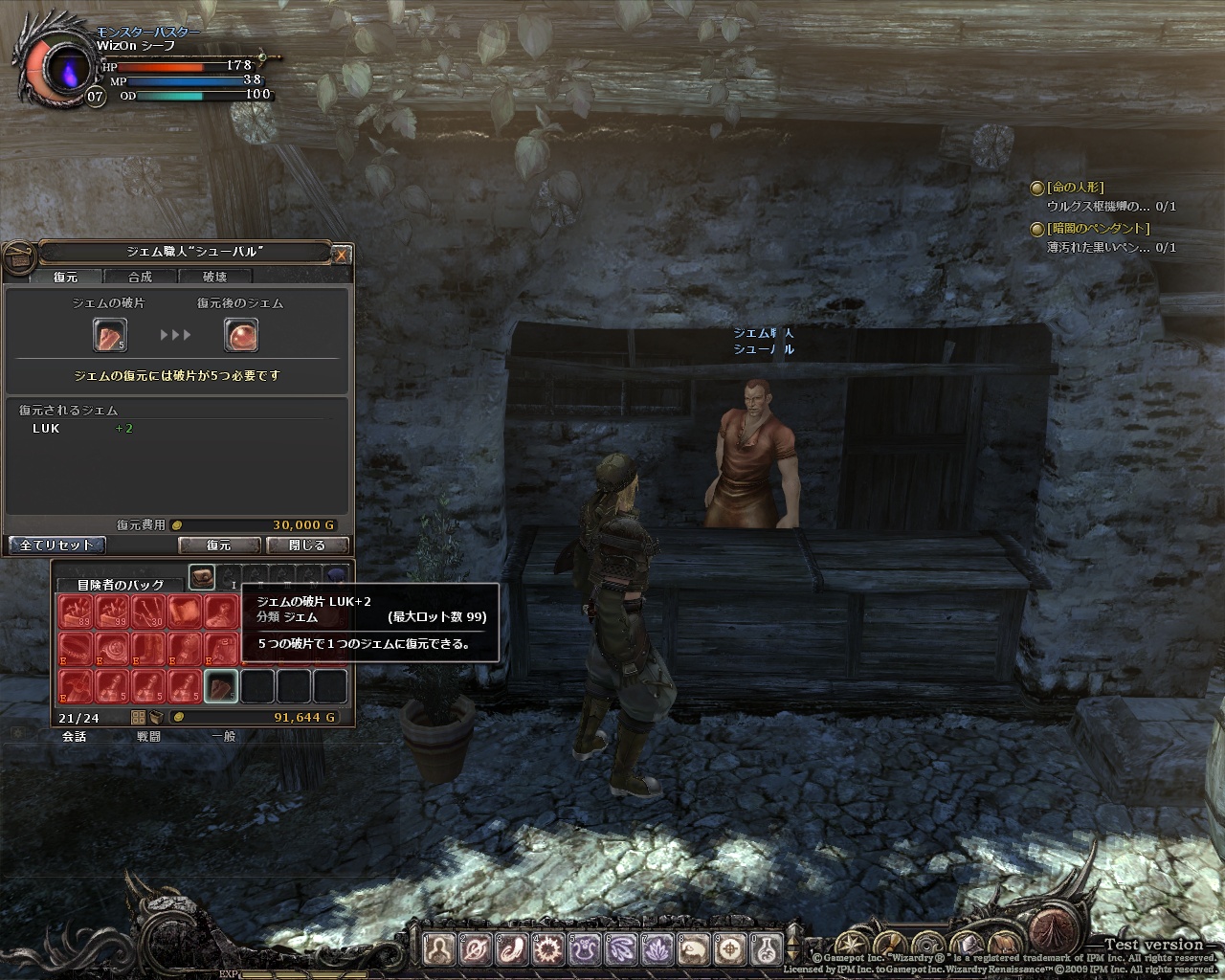Close the gem craftsman window with X
This screenshot has width=1225, height=980.
tap(343, 255)
